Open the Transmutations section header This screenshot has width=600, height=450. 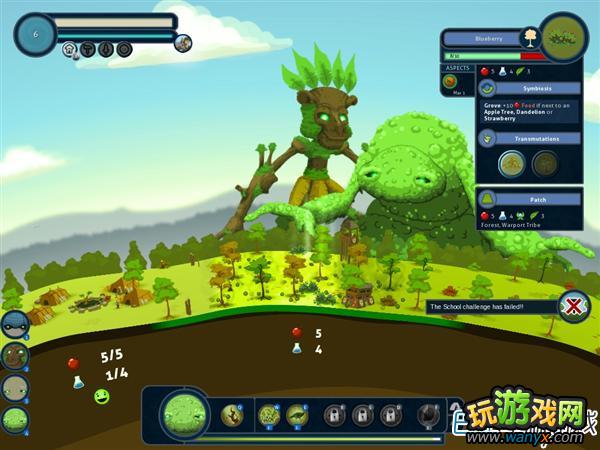coord(529,138)
